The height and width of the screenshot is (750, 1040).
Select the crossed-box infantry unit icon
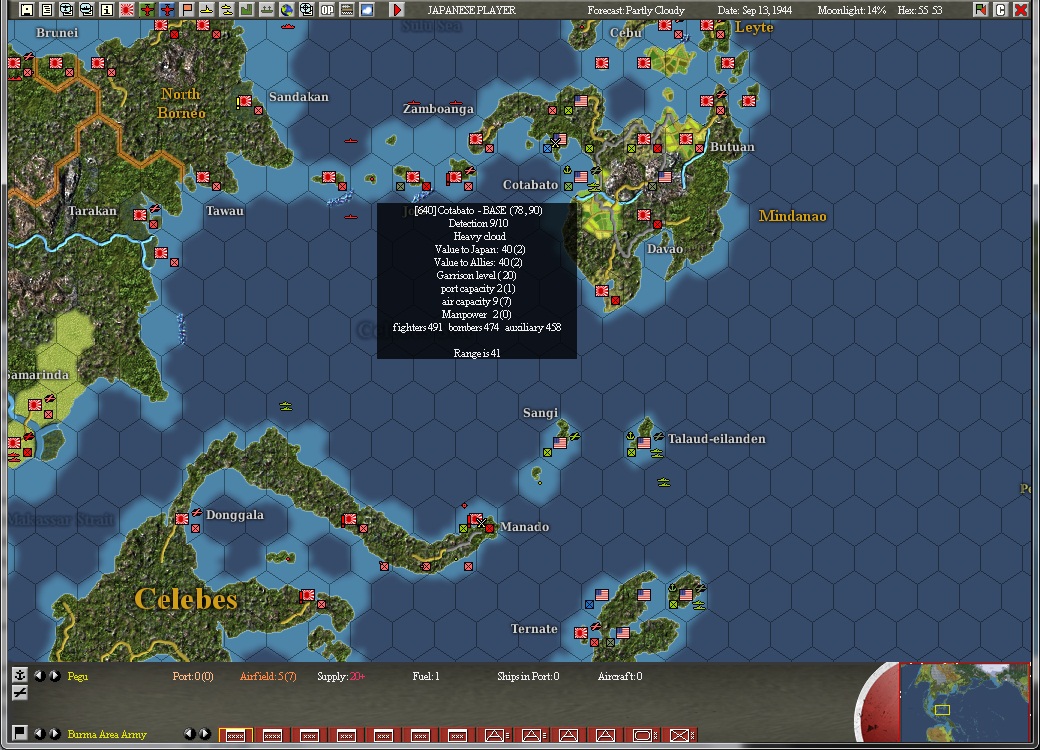click(x=681, y=735)
